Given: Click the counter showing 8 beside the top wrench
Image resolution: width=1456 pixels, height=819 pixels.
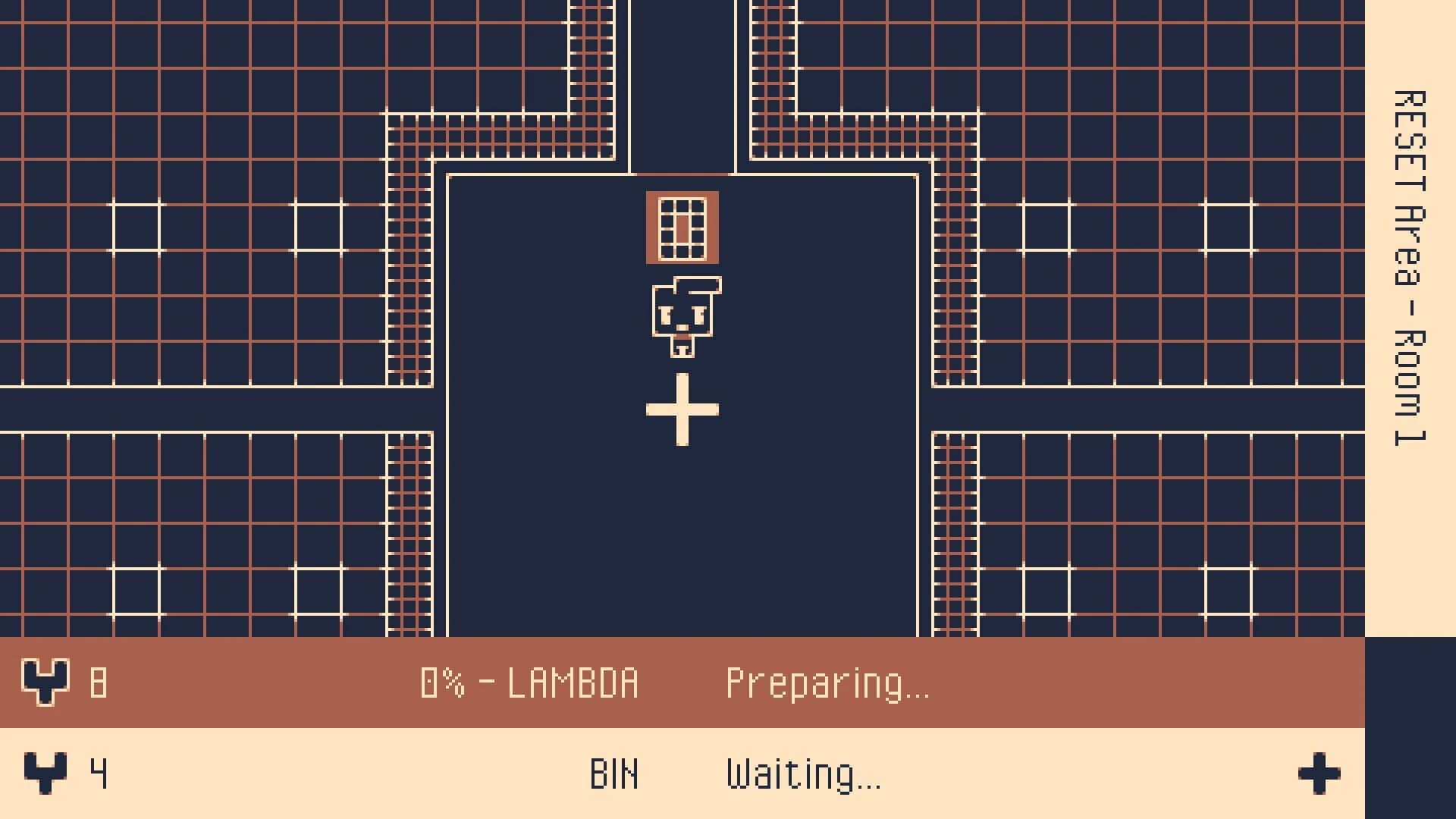Looking at the screenshot, I should [97, 682].
